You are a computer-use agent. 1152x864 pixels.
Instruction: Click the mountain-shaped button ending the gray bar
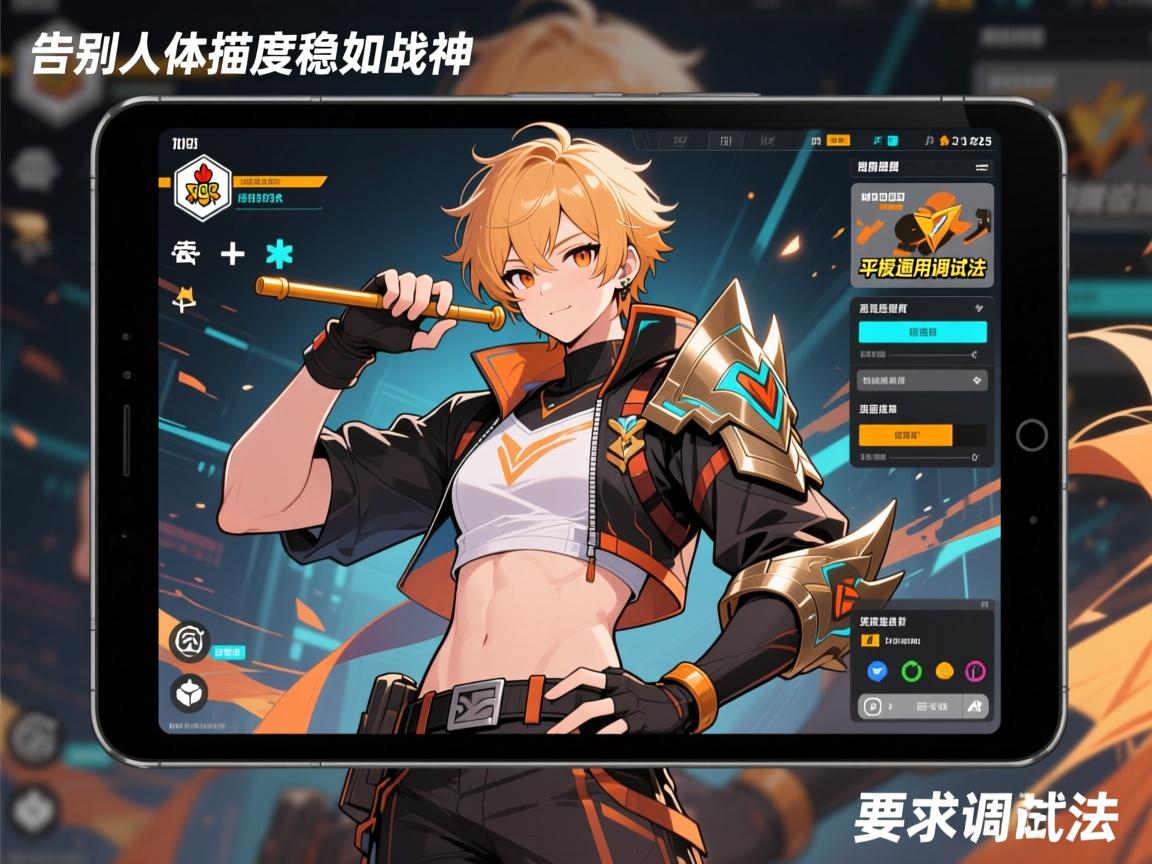[974, 707]
